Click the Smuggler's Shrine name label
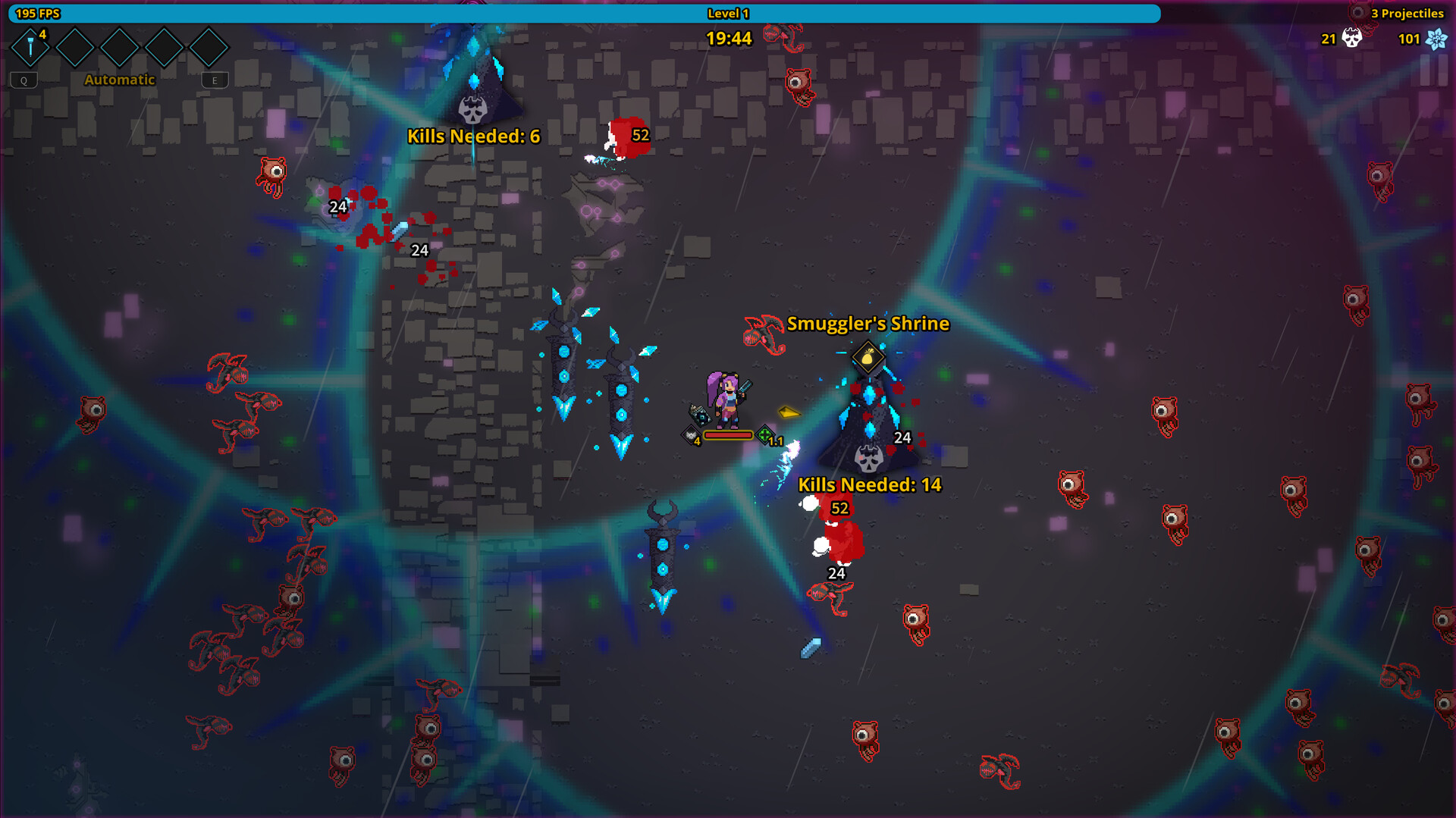Viewport: 1456px width, 818px height. [x=868, y=324]
